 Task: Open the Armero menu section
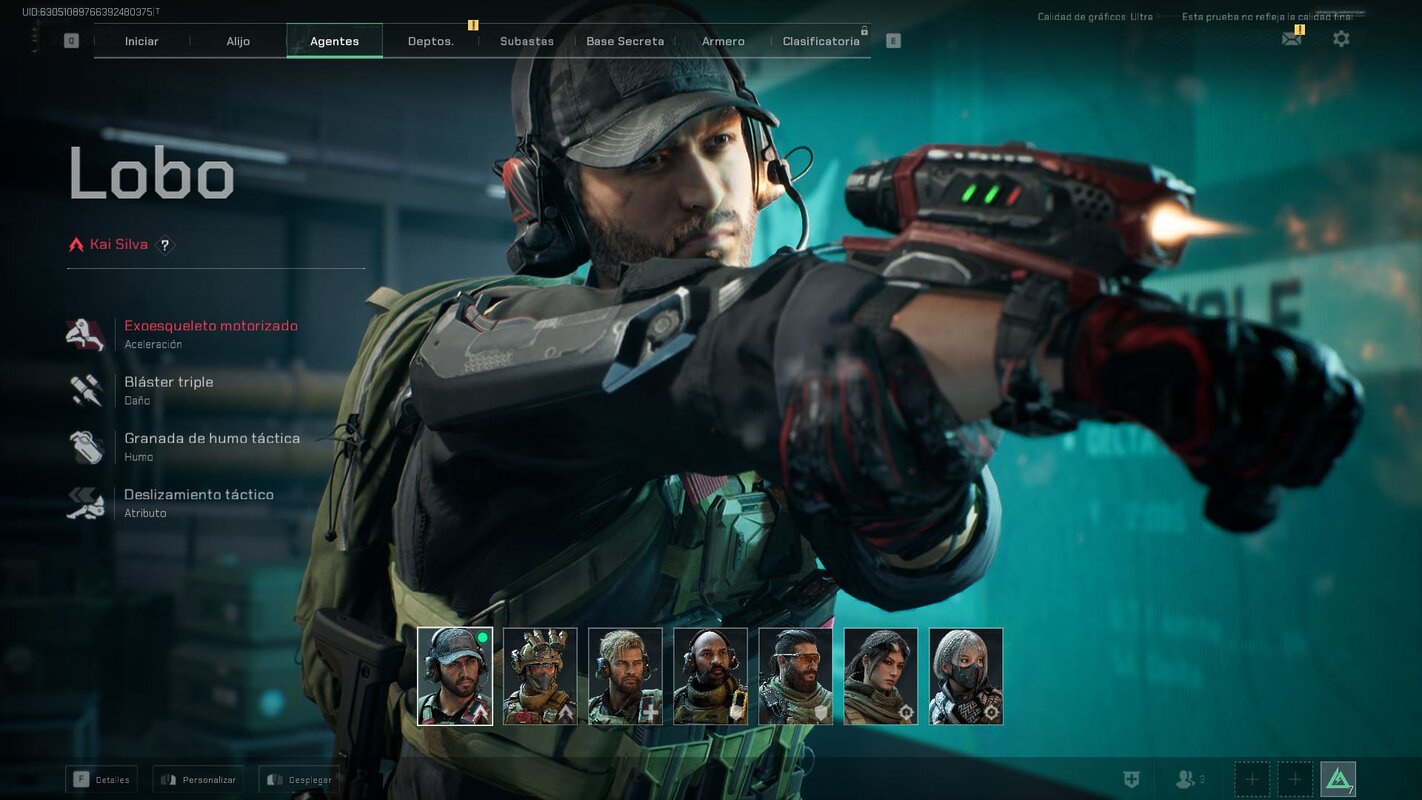(x=722, y=41)
